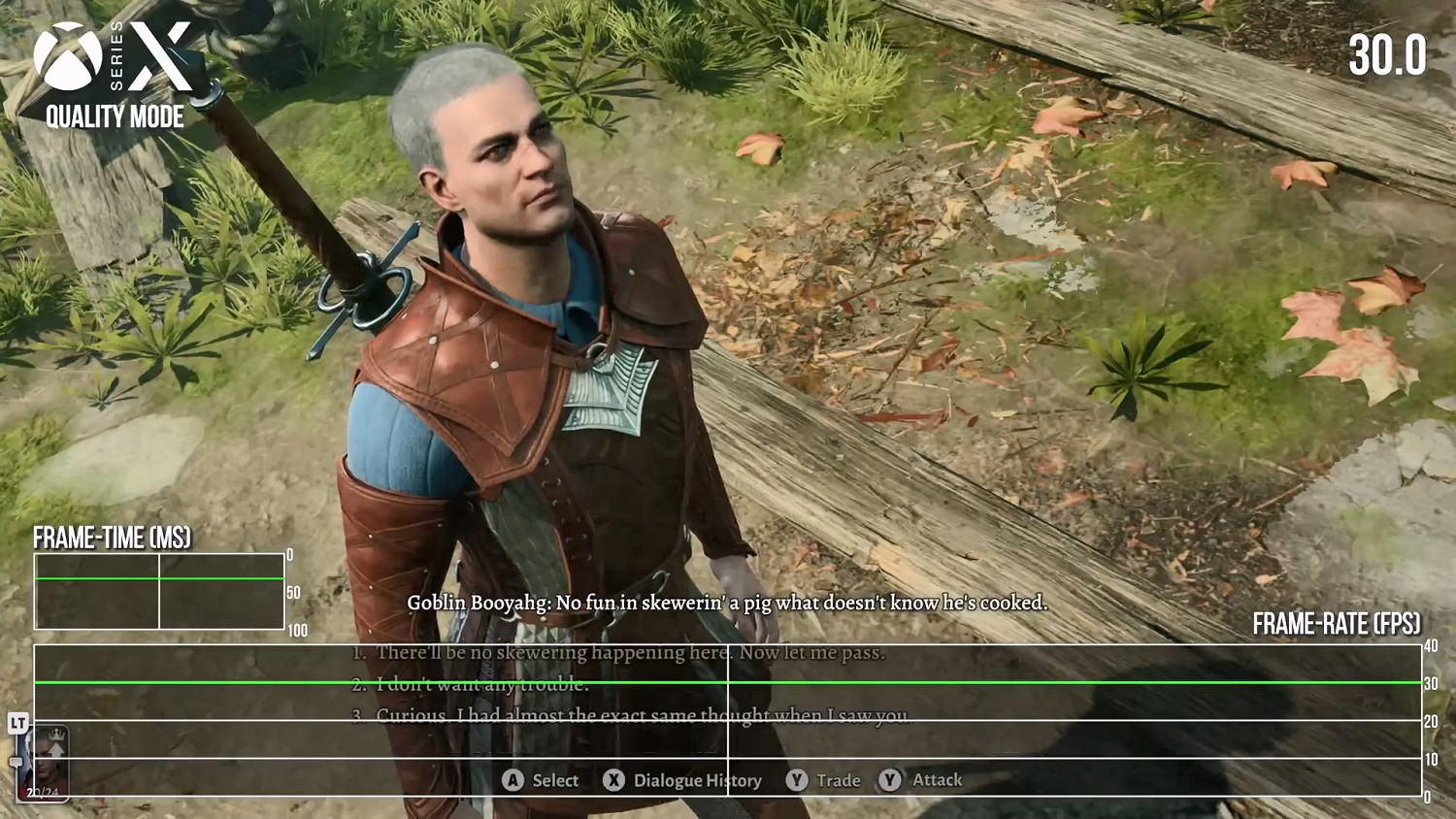The image size is (1456, 819).
Task: Click the X Dialogue History button icon
Action: [614, 780]
